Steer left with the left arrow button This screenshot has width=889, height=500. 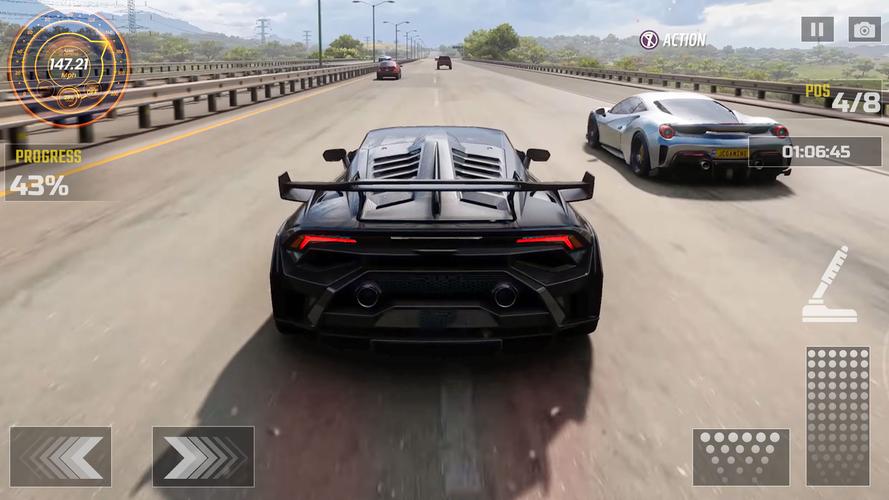[x=60, y=457]
